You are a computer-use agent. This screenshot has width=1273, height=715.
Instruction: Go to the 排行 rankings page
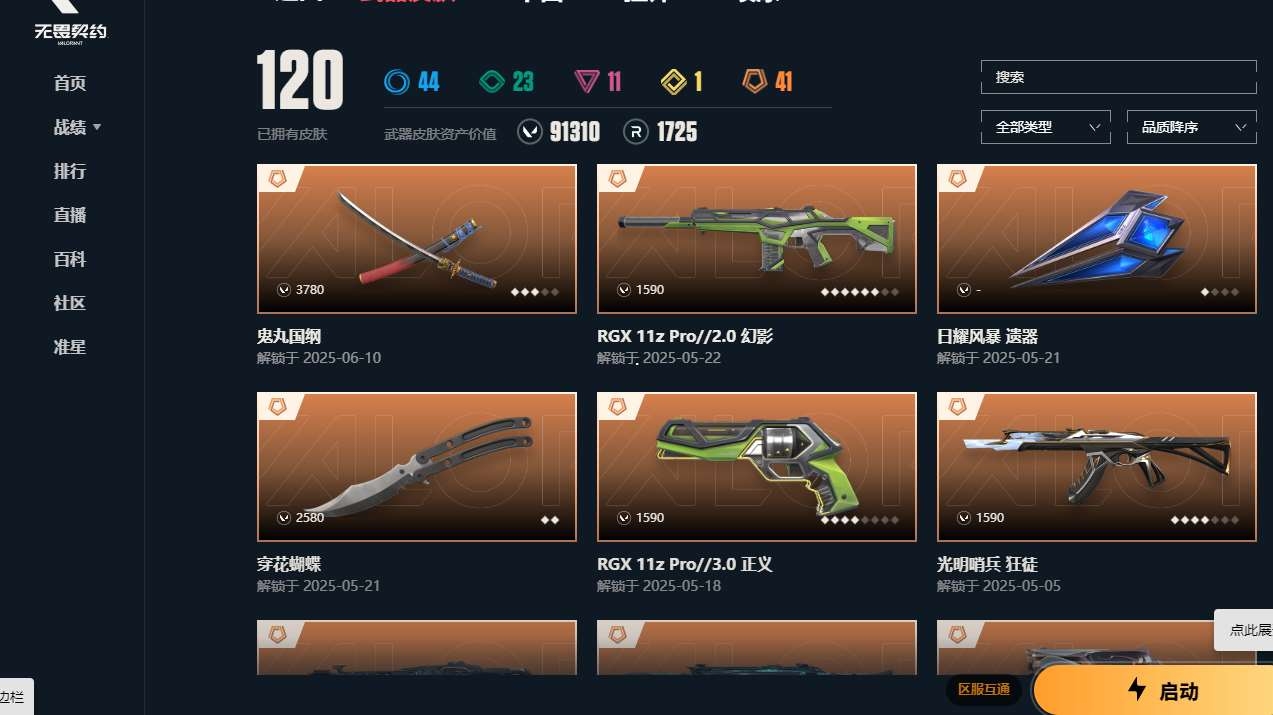70,171
